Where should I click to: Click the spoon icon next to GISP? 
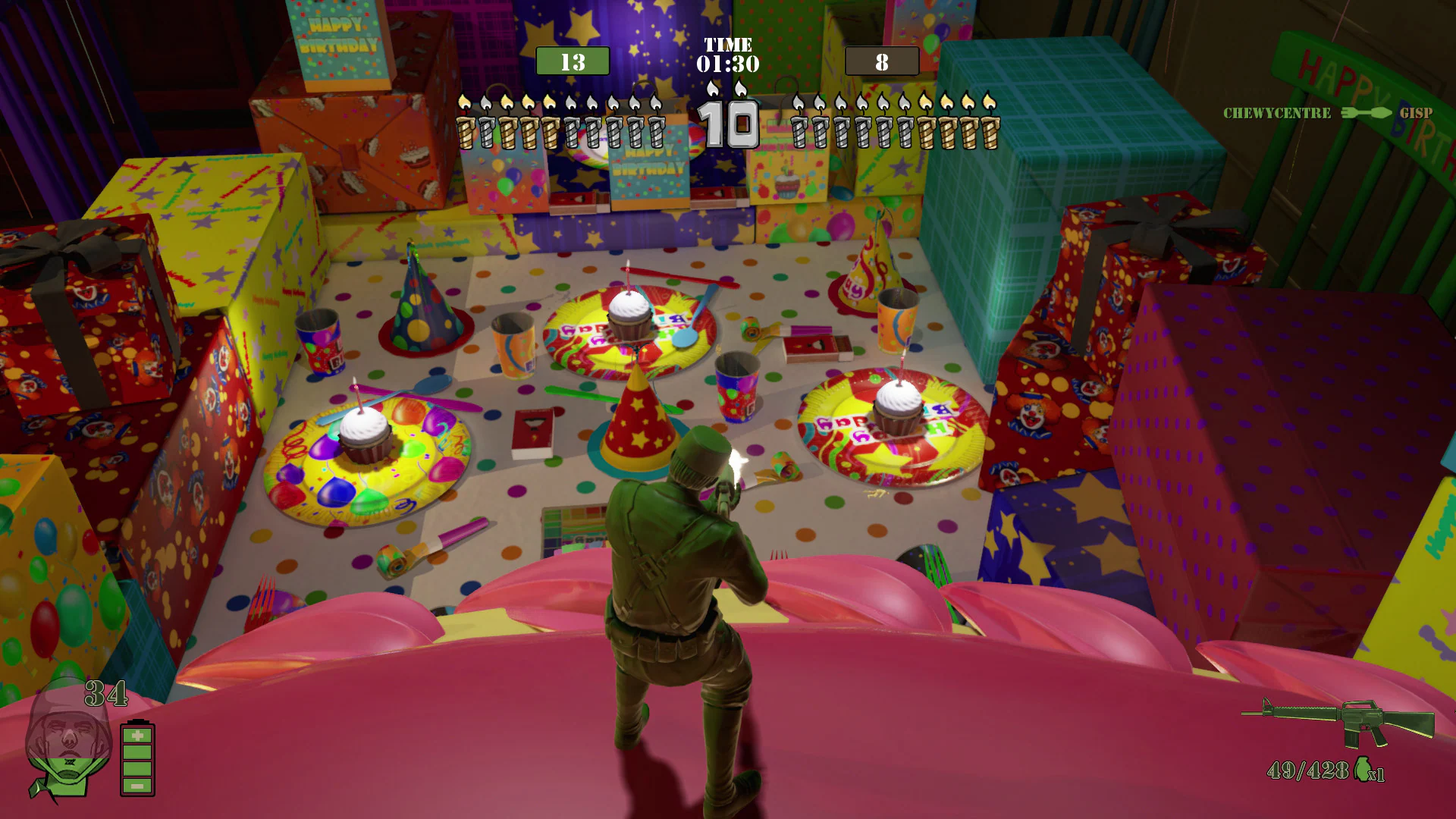(1380, 112)
